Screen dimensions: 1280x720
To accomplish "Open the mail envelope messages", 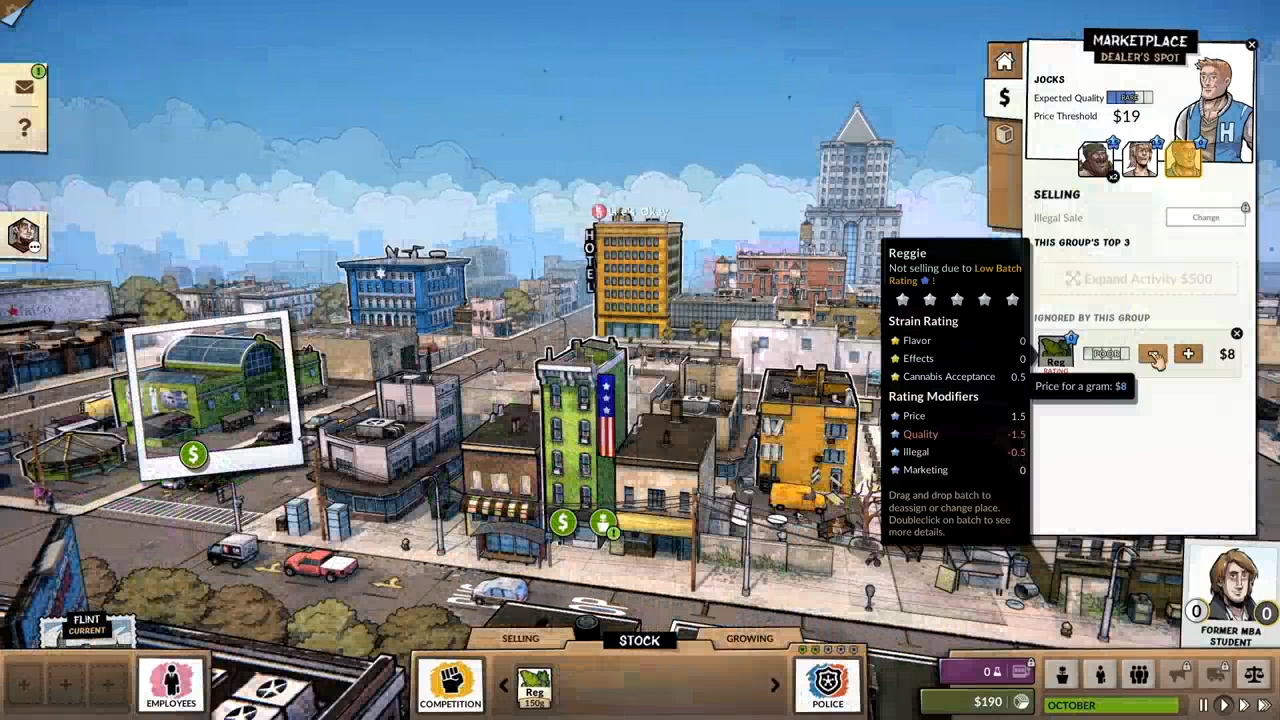I will (24, 86).
